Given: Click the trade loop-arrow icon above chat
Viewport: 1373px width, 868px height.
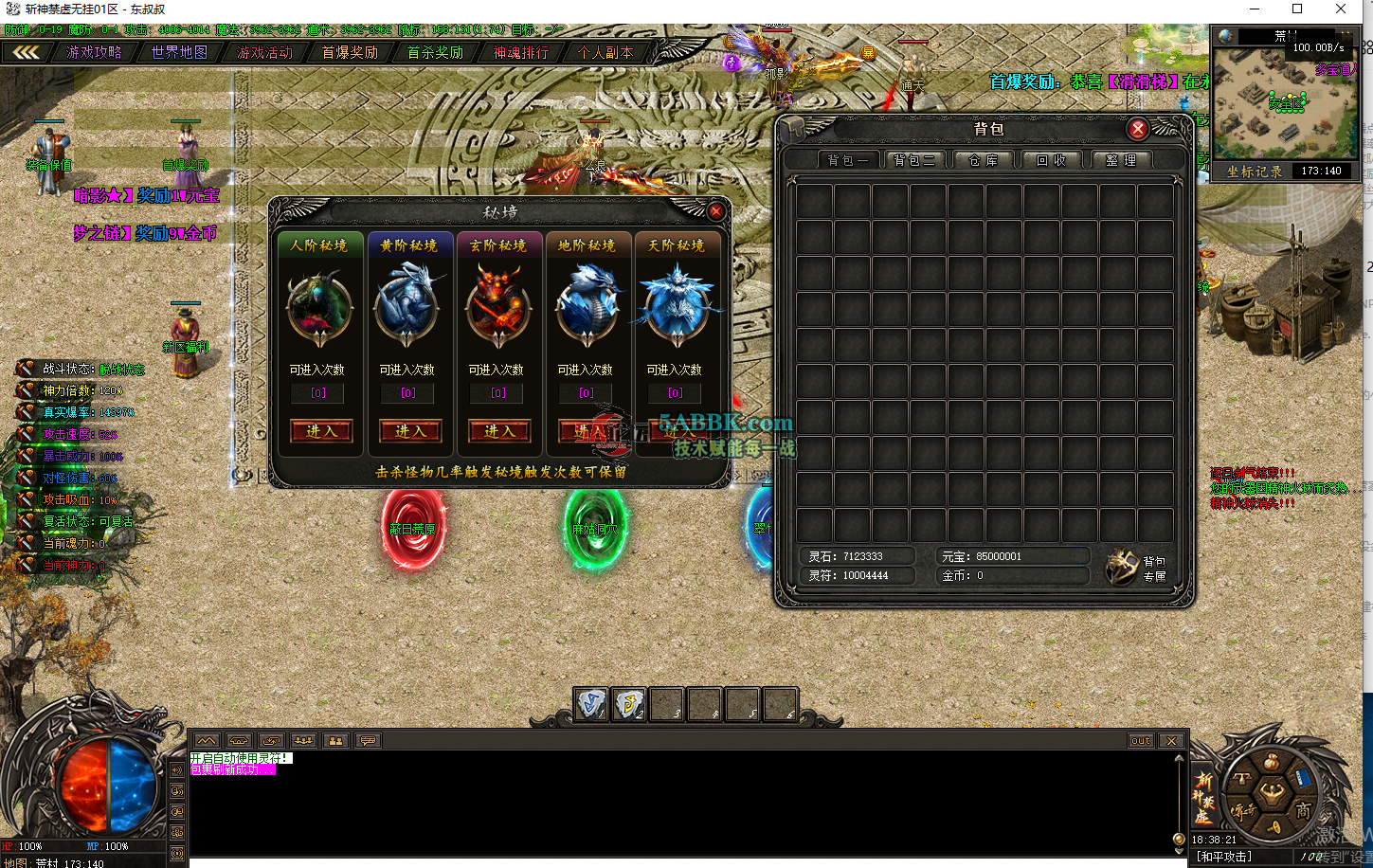Looking at the screenshot, I should pyautogui.click(x=273, y=740).
